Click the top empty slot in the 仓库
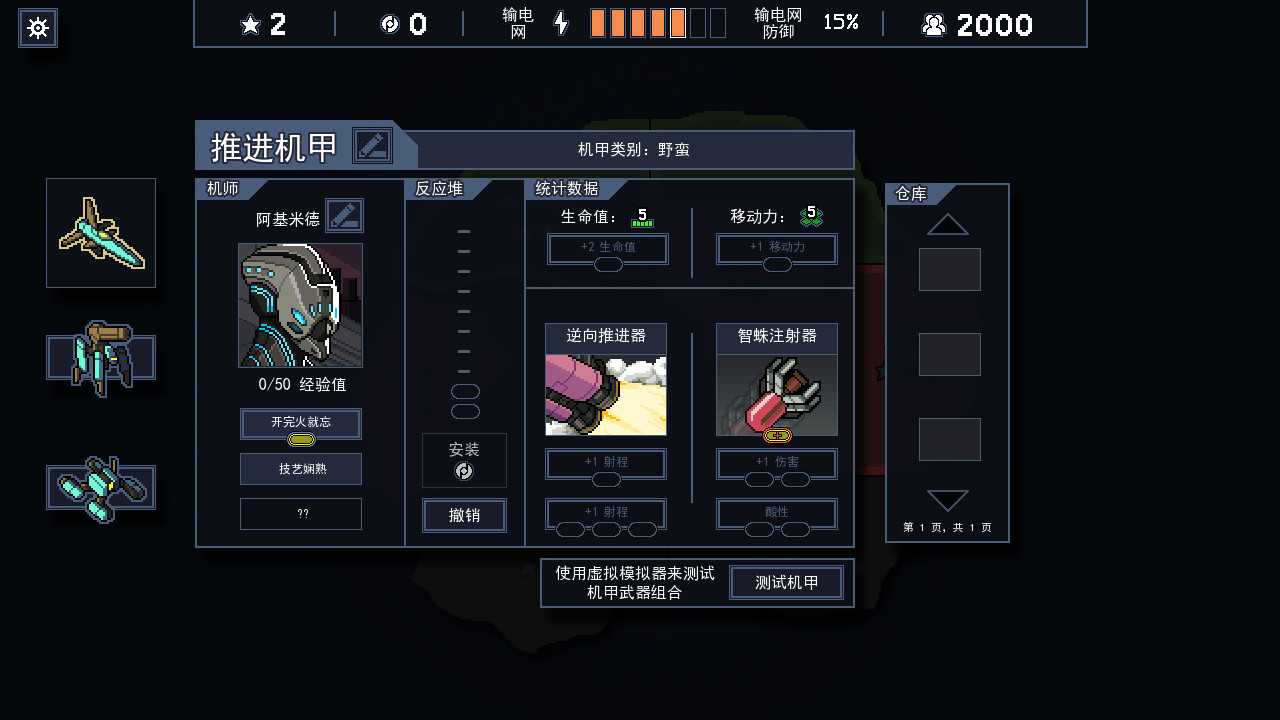Screen dimensions: 1280x720 pos(949,269)
